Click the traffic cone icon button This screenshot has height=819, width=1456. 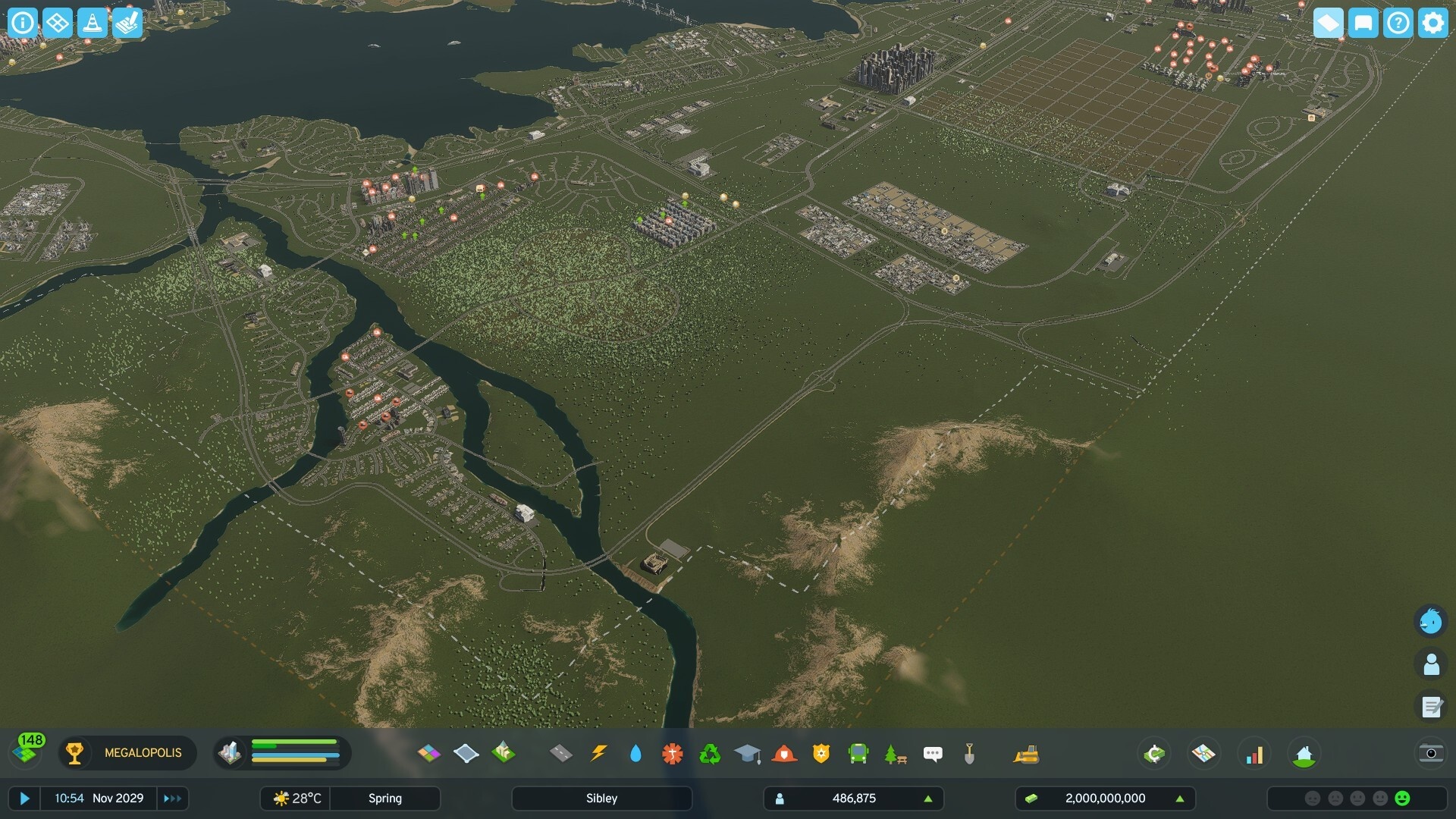pos(93,23)
